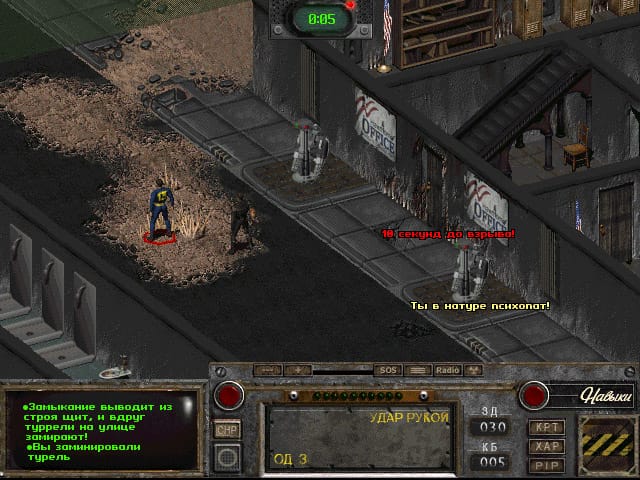Activate the Radio button

tap(446, 370)
